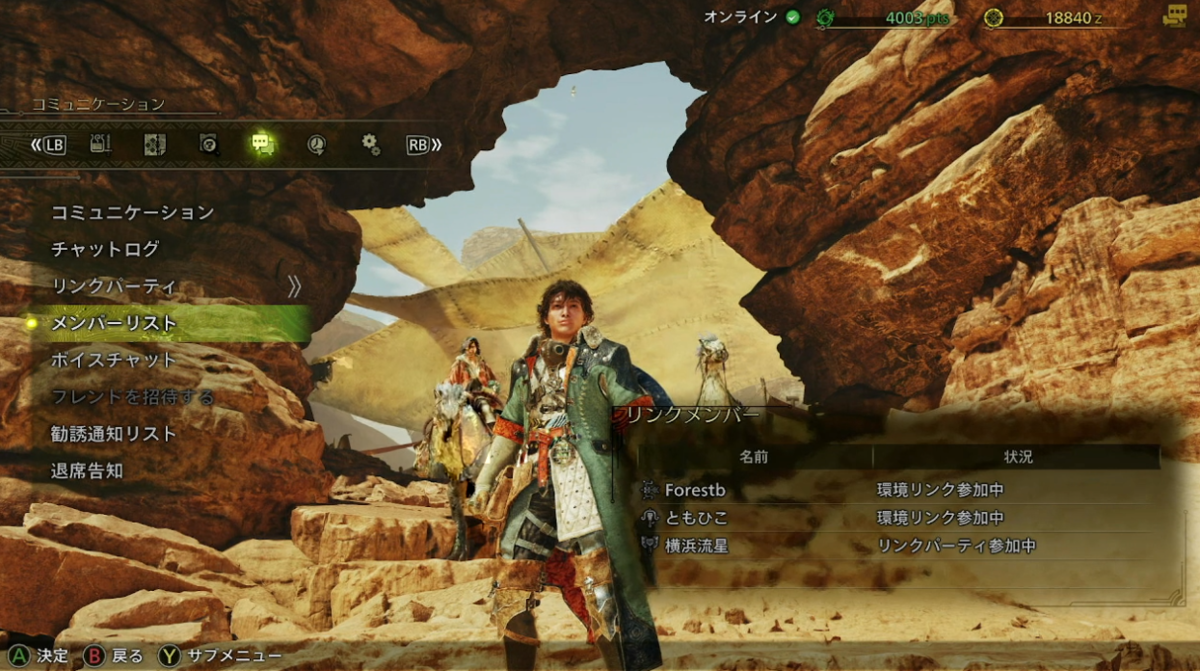The width and height of the screenshot is (1200, 671).
Task: Switch to the chat bubbles communication tab
Action: pyautogui.click(x=262, y=144)
